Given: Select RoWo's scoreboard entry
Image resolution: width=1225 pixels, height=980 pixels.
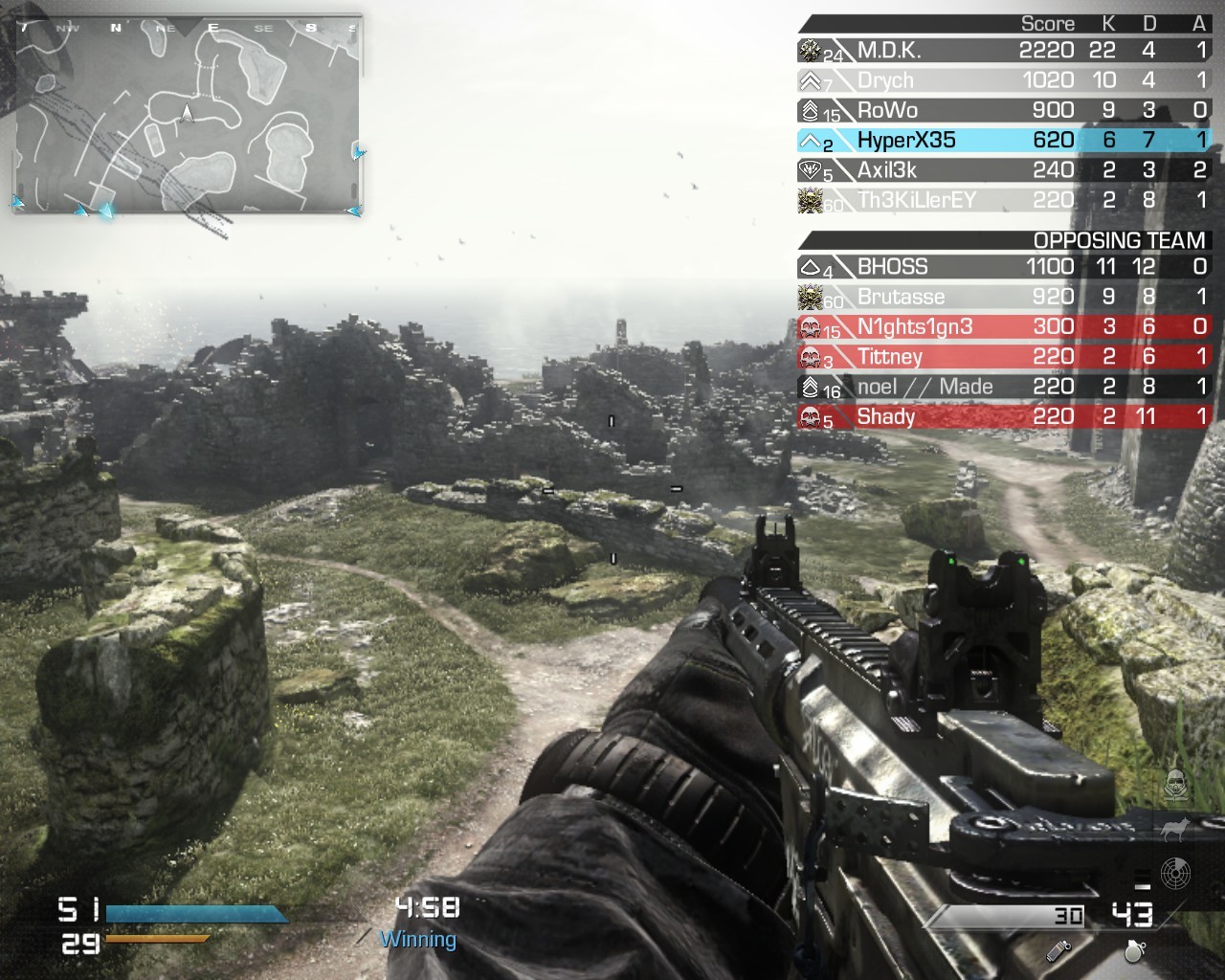Looking at the screenshot, I should [x=1003, y=110].
